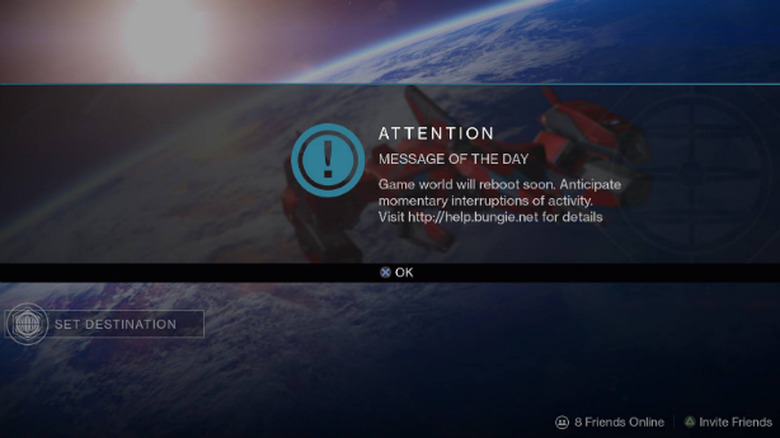Open the help.bungie.net link

click(473, 217)
